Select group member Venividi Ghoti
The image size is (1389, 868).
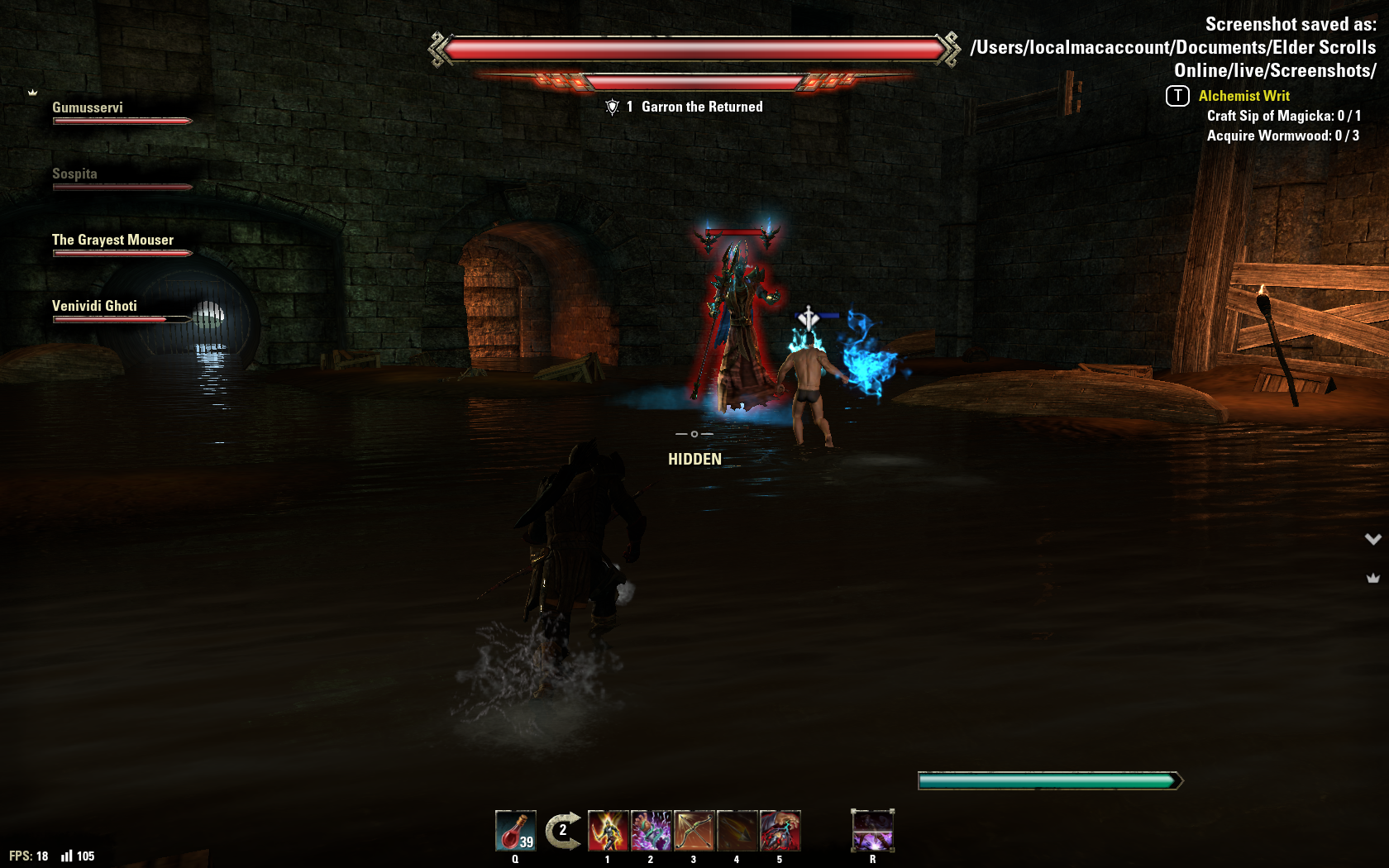click(x=94, y=306)
